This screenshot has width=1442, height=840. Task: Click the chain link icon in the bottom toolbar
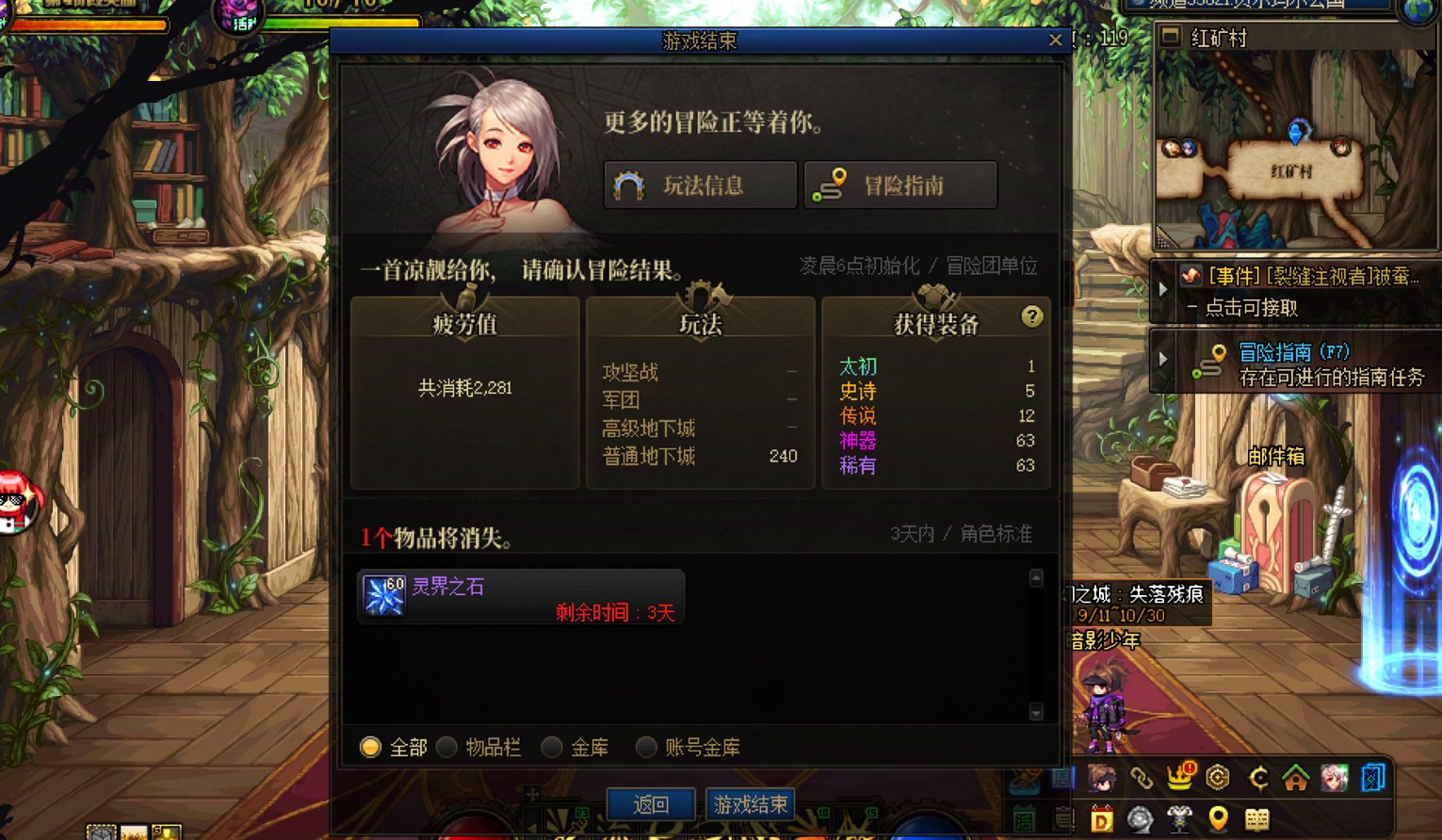click(x=1142, y=777)
